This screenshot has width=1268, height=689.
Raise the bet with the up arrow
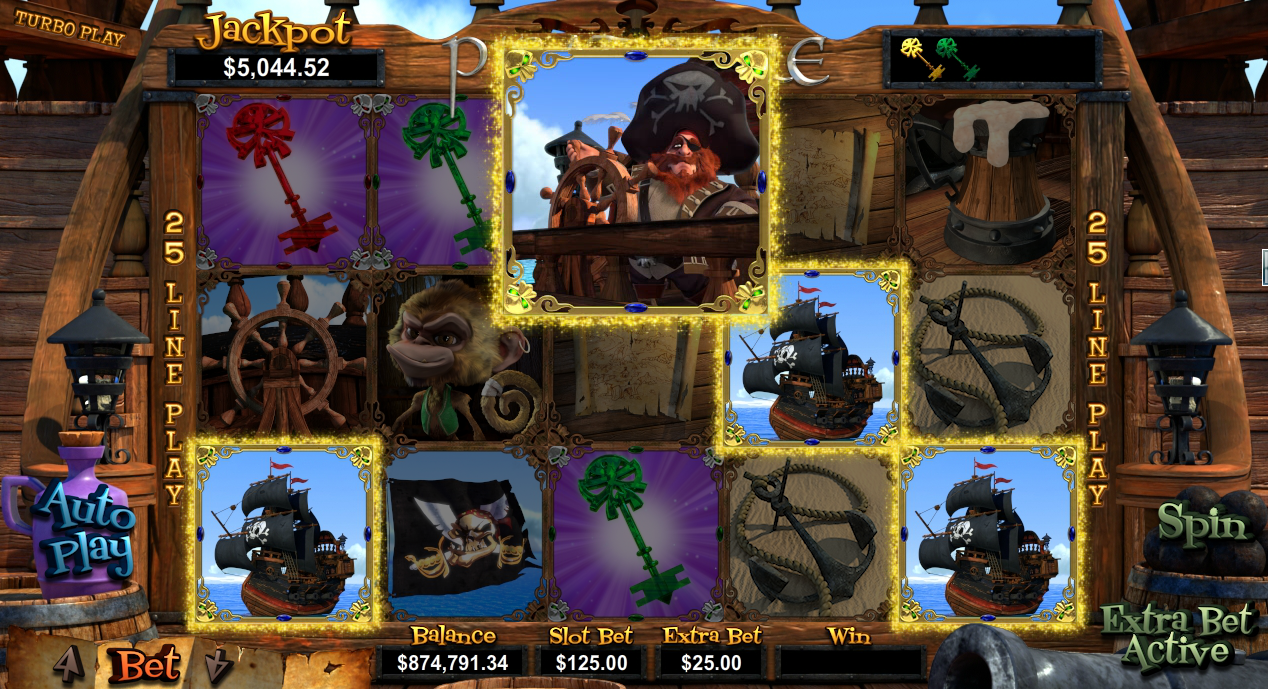[x=68, y=662]
